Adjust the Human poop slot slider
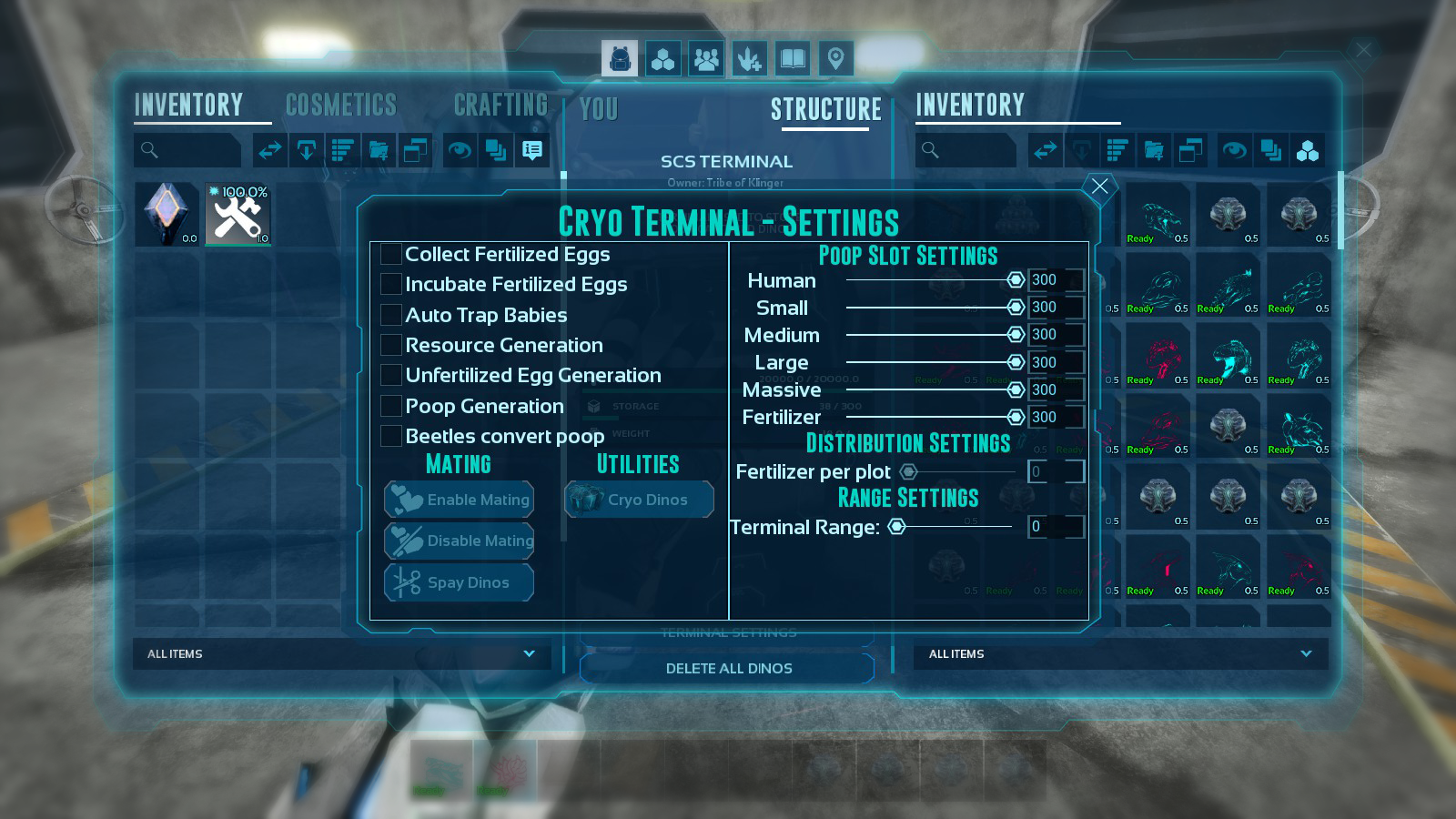 (x=1016, y=280)
